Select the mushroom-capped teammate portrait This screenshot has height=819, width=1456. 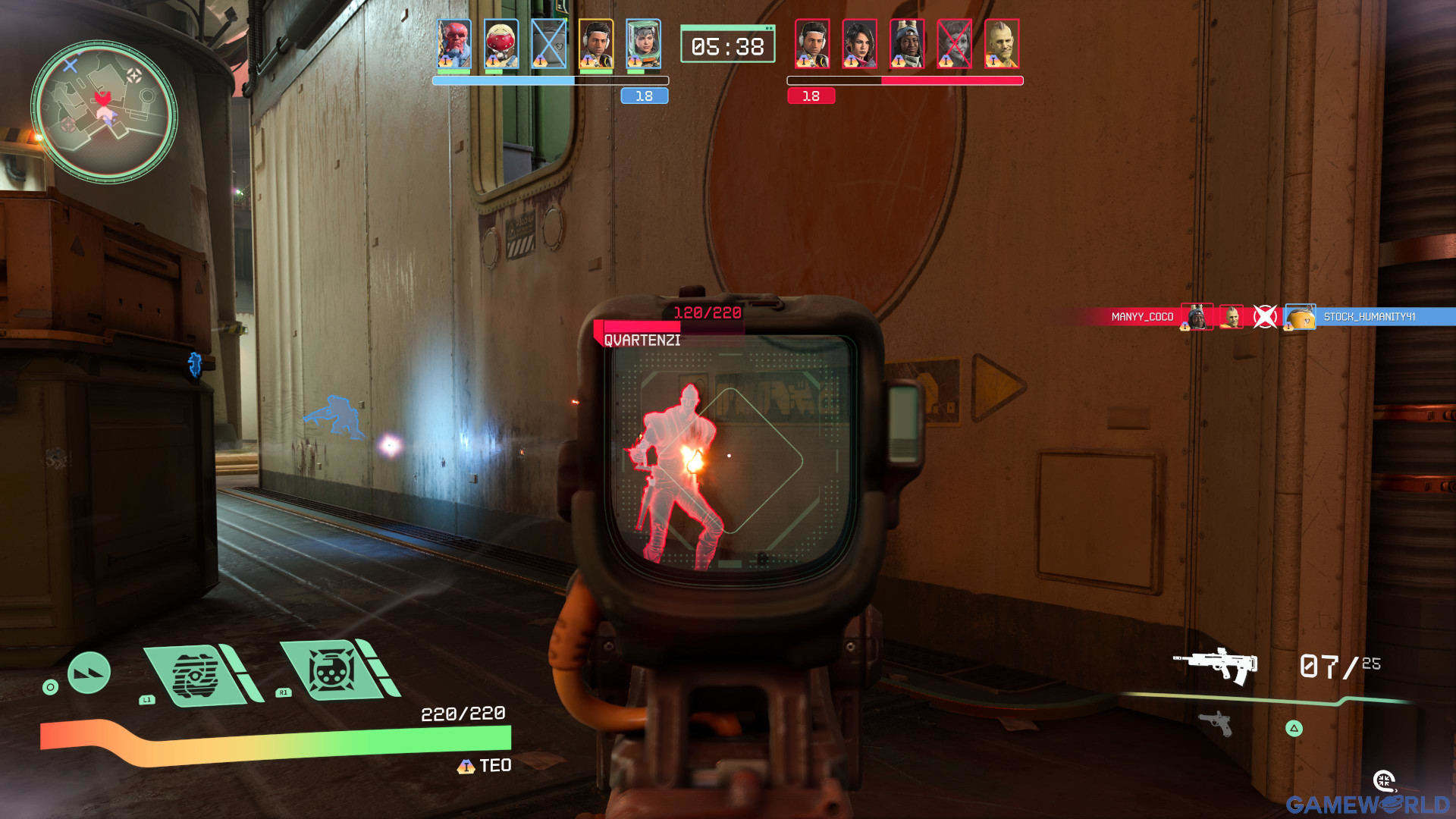tap(501, 44)
